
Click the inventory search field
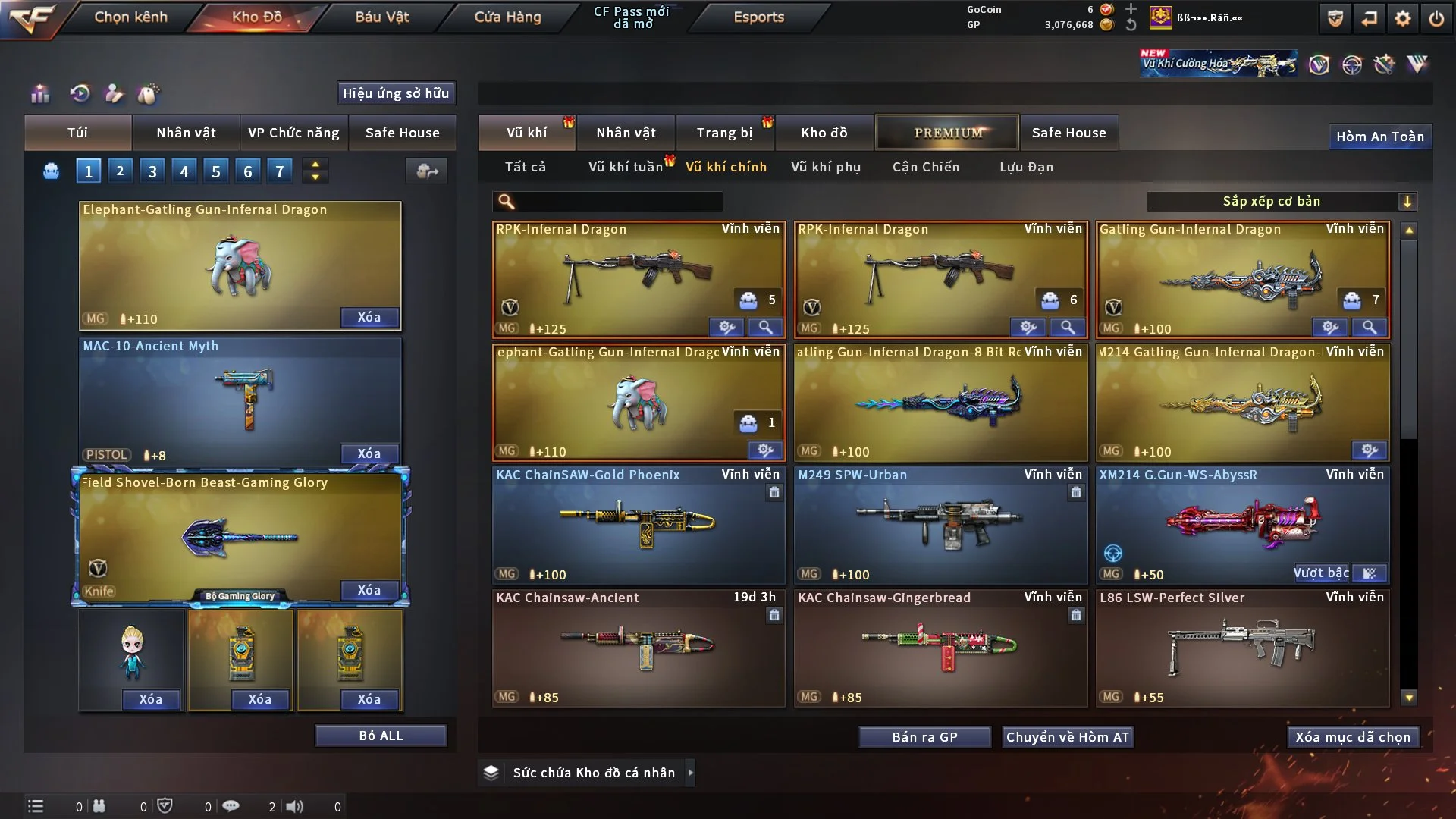pyautogui.click(x=618, y=201)
